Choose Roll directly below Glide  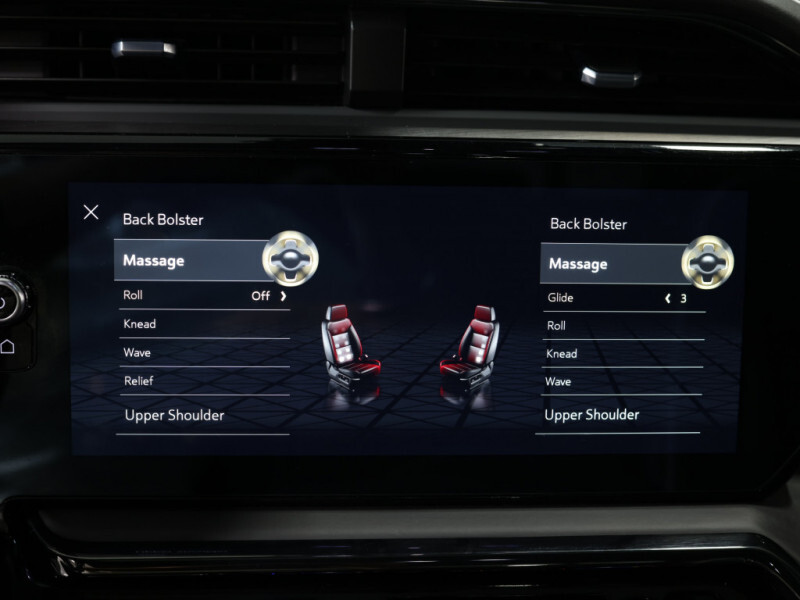point(557,326)
